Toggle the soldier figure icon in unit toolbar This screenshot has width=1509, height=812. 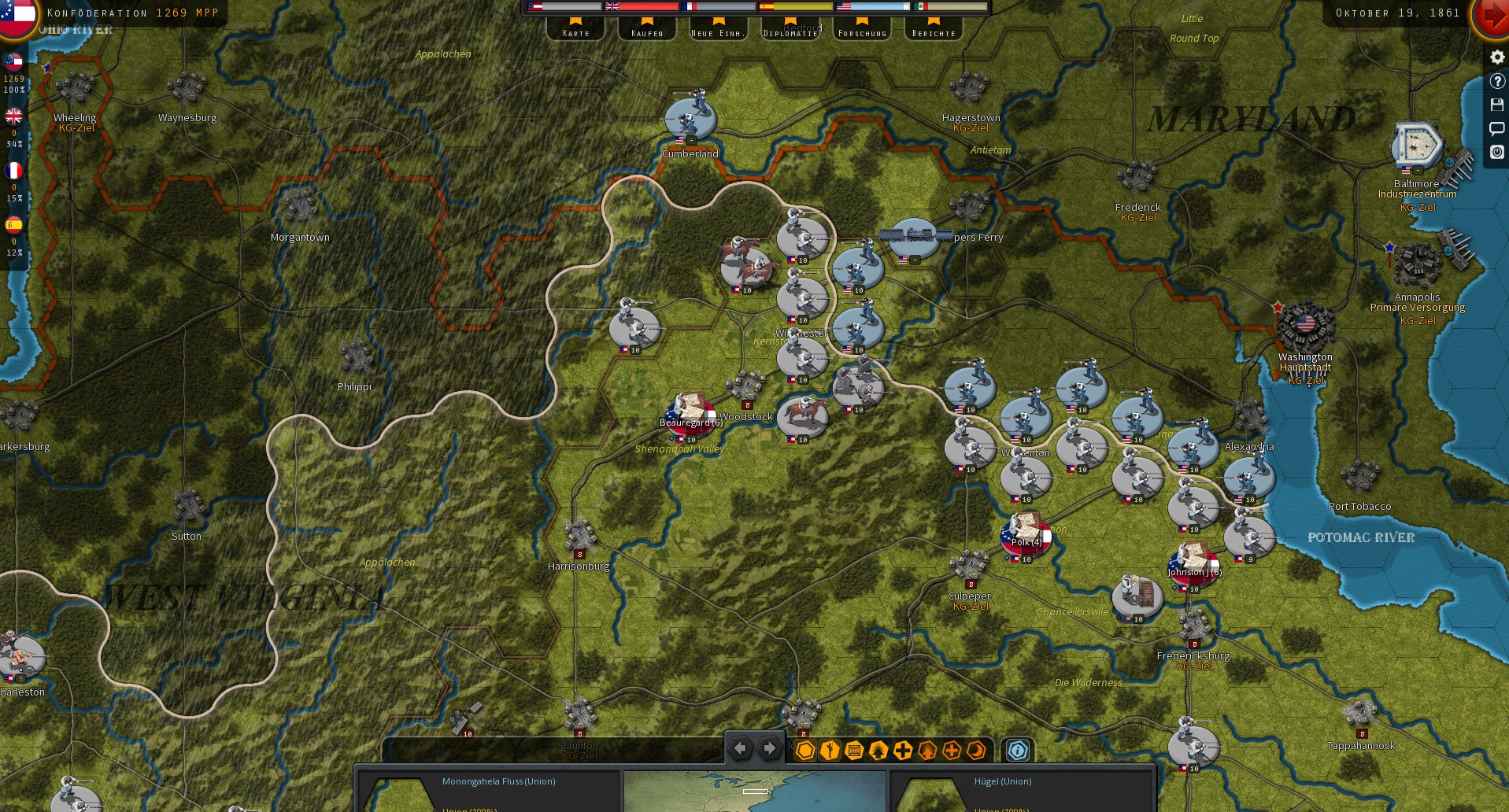tap(829, 751)
